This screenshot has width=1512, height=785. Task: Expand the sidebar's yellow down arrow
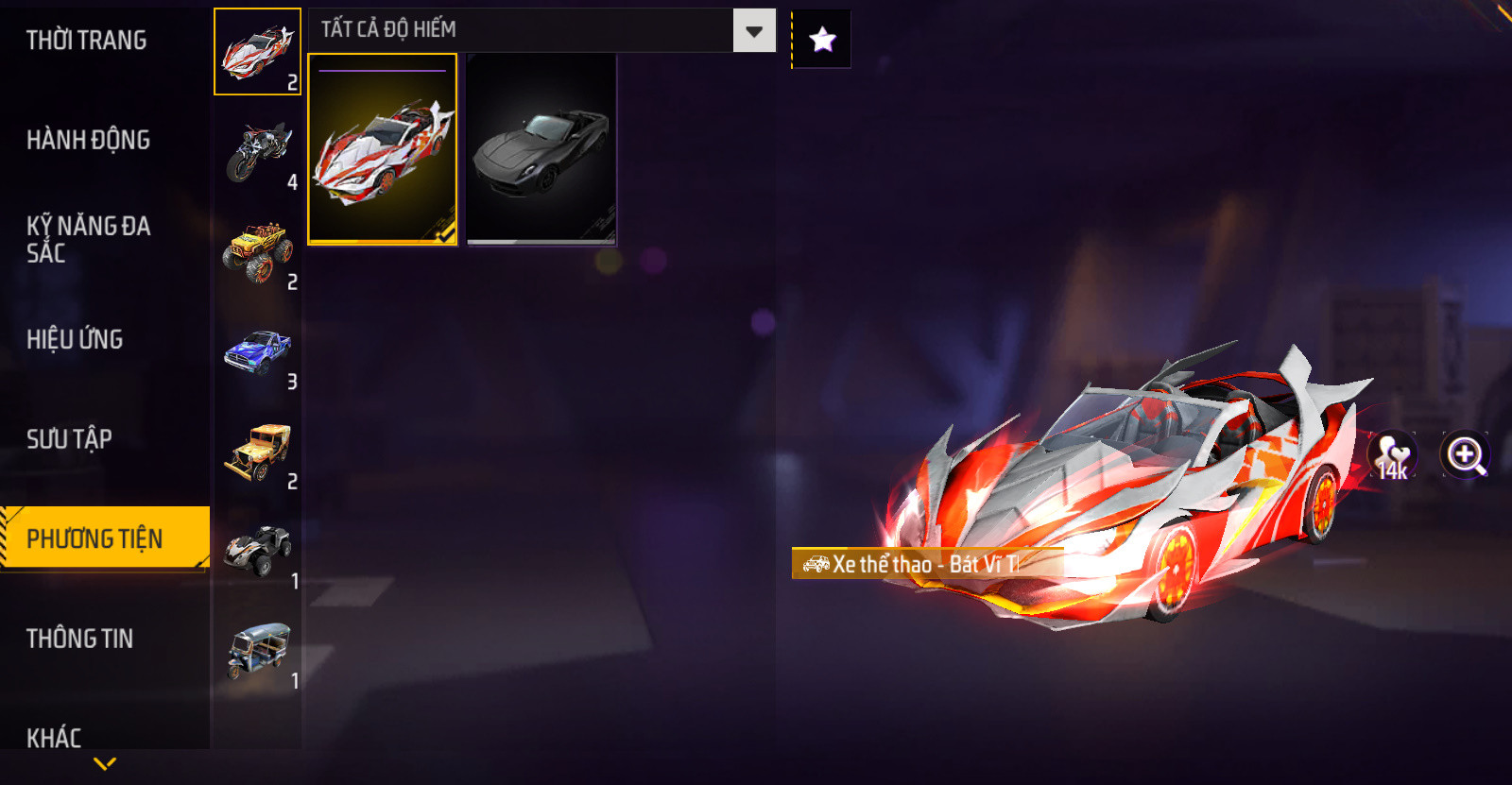(105, 763)
